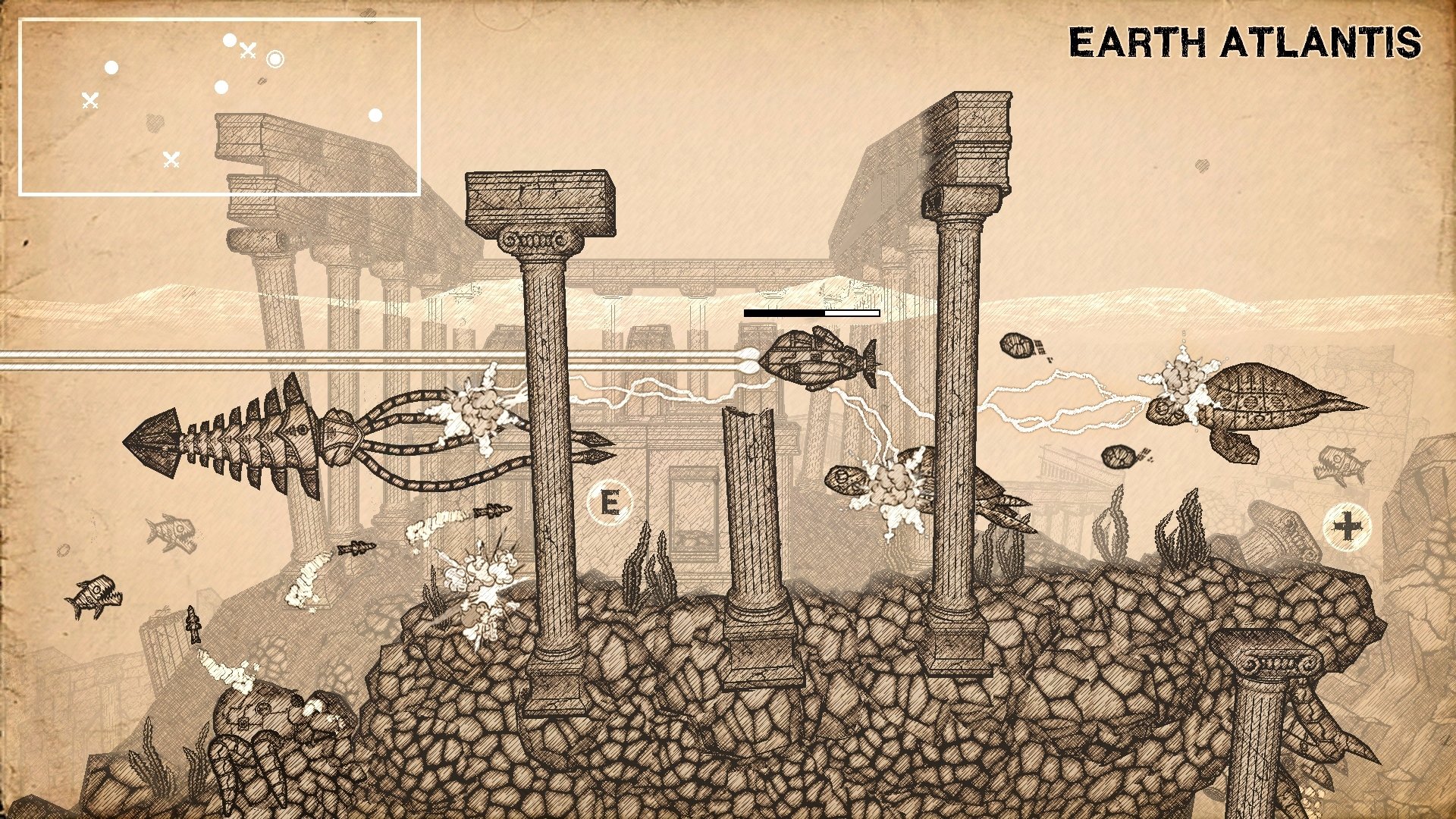1456x819 pixels.
Task: Click the boss health bar above the submarine
Action: click(x=810, y=311)
